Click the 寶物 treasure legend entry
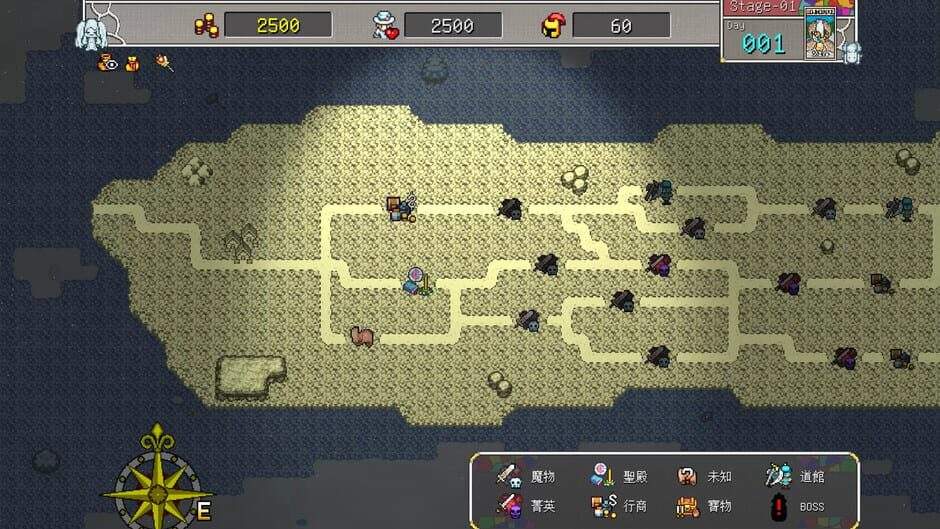Image resolution: width=940 pixels, height=529 pixels. 704,506
